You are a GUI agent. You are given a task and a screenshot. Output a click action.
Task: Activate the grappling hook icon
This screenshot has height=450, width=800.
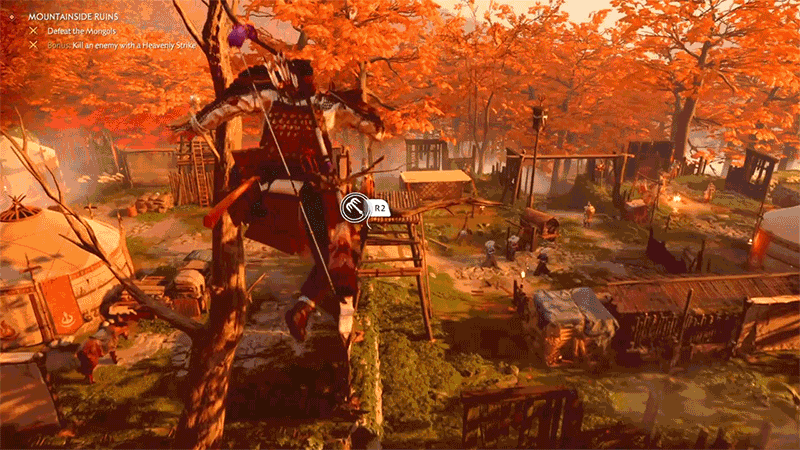(x=353, y=208)
